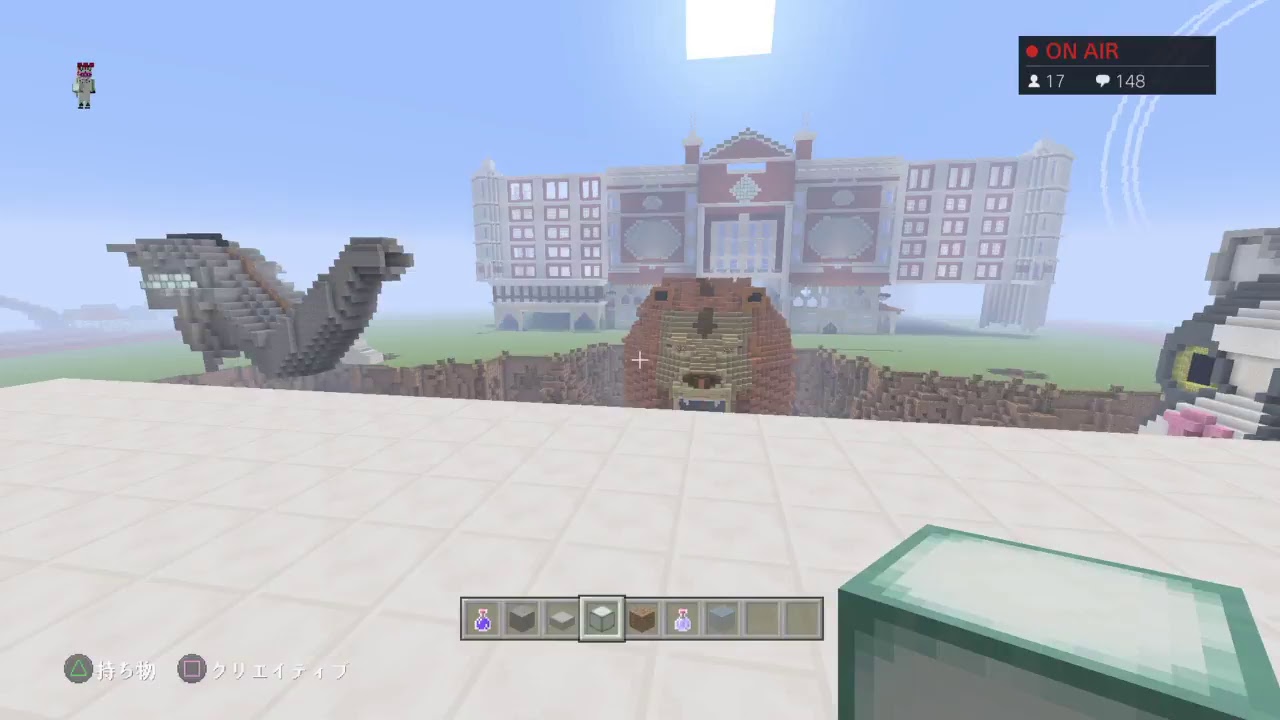The image size is (1280, 720).
Task: Click the green triangle button icon
Action: click(79, 669)
